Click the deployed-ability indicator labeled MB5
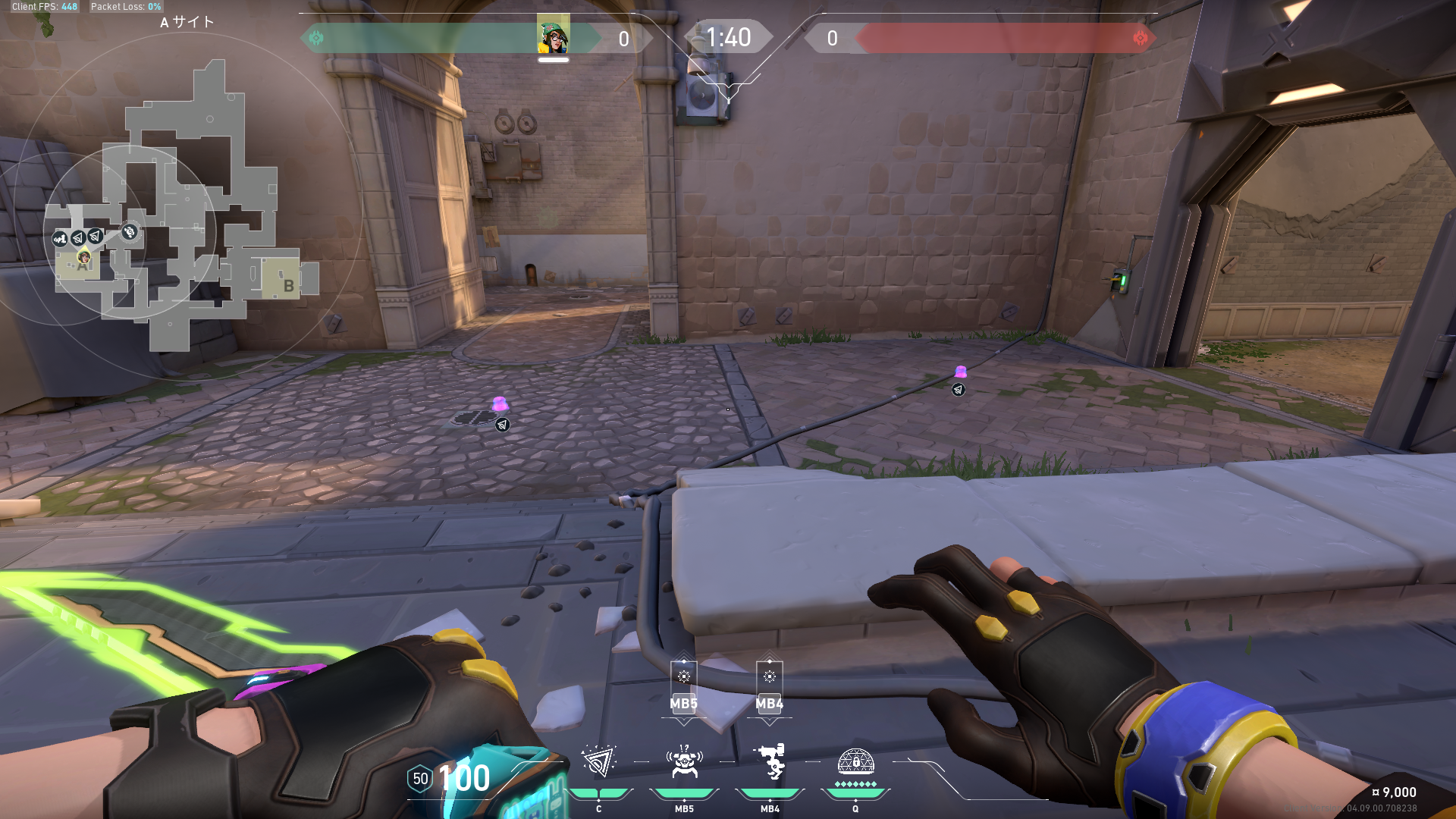 pos(684,687)
